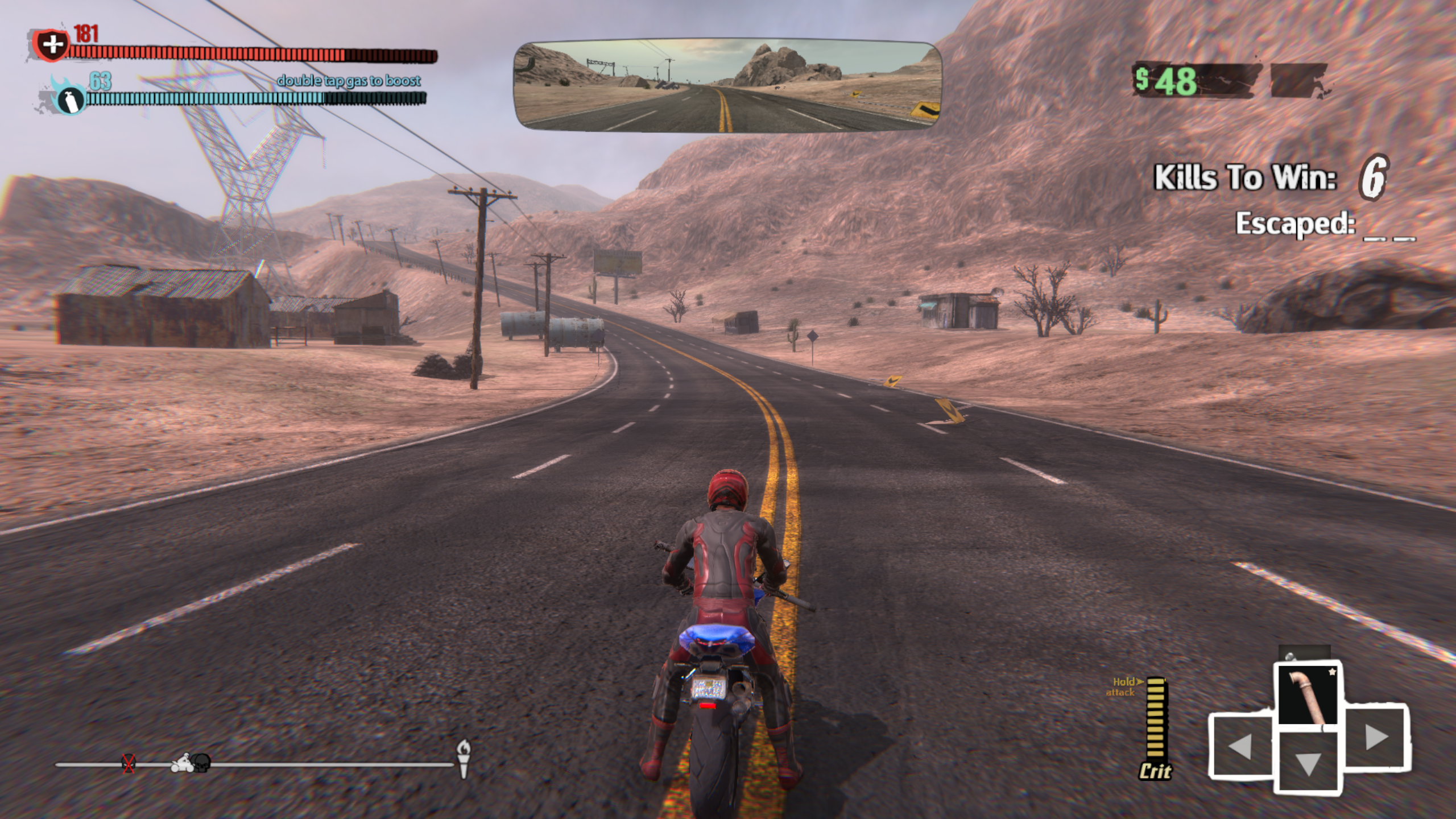1456x819 pixels.
Task: Click the motorcycle marker on the progress track
Action: pos(182,762)
